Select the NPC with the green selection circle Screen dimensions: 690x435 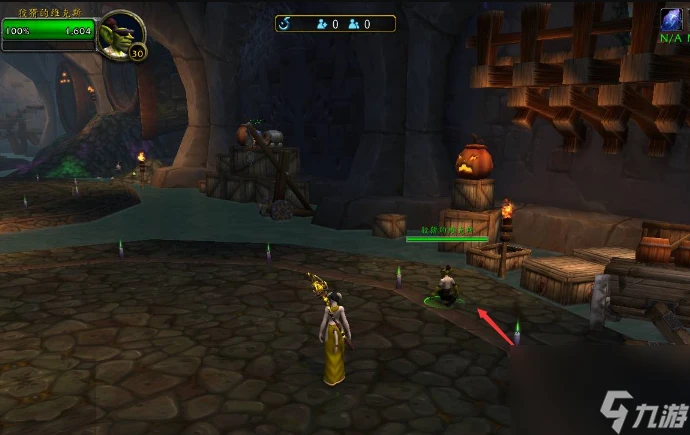pos(445,286)
